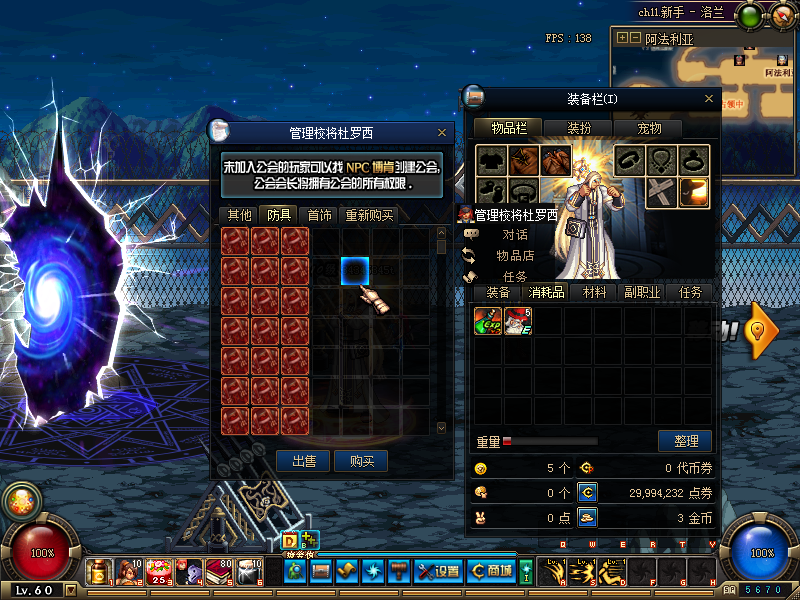Switch to the 其他 shop tab
Viewport: 800px width, 600px height.
click(240, 215)
